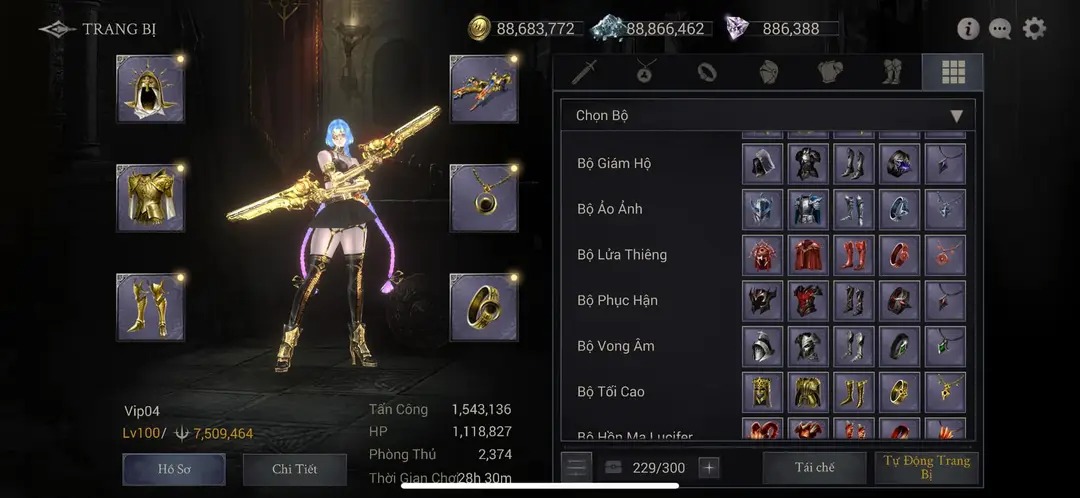Expand inventory capacity with the plus button

708,467
